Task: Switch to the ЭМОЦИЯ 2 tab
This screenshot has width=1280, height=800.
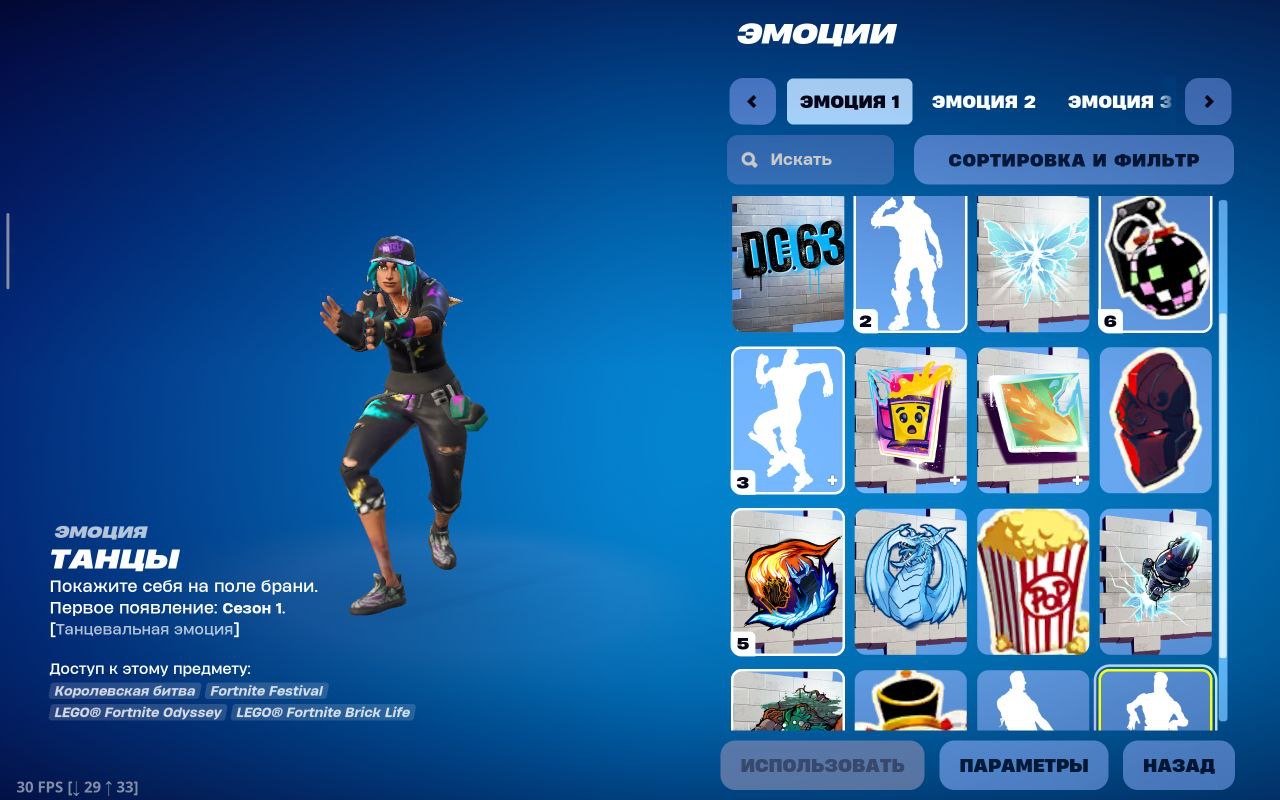Action: tap(984, 101)
